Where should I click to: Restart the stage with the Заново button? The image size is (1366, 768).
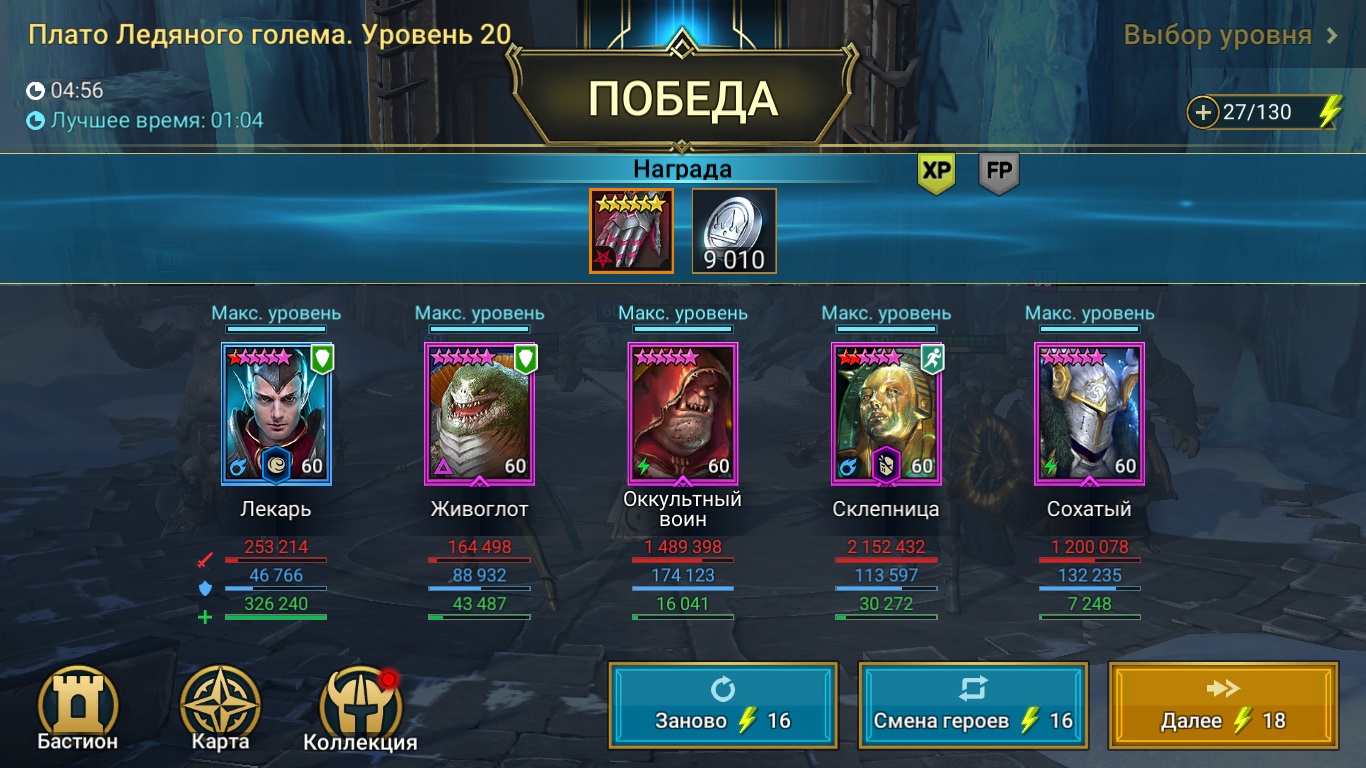[722, 705]
